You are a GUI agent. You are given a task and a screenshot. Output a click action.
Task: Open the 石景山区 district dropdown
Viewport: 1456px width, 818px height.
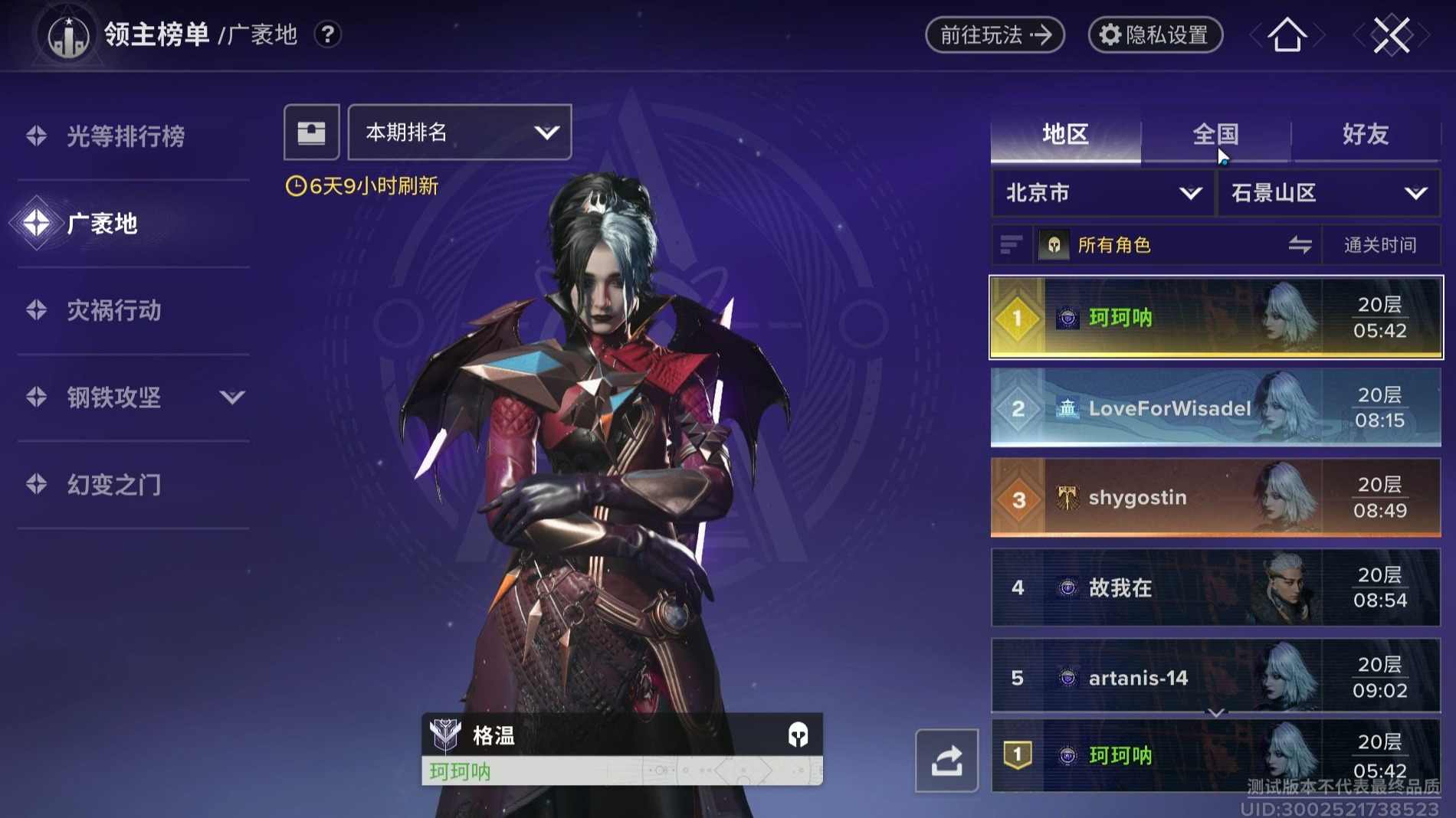point(1327,193)
